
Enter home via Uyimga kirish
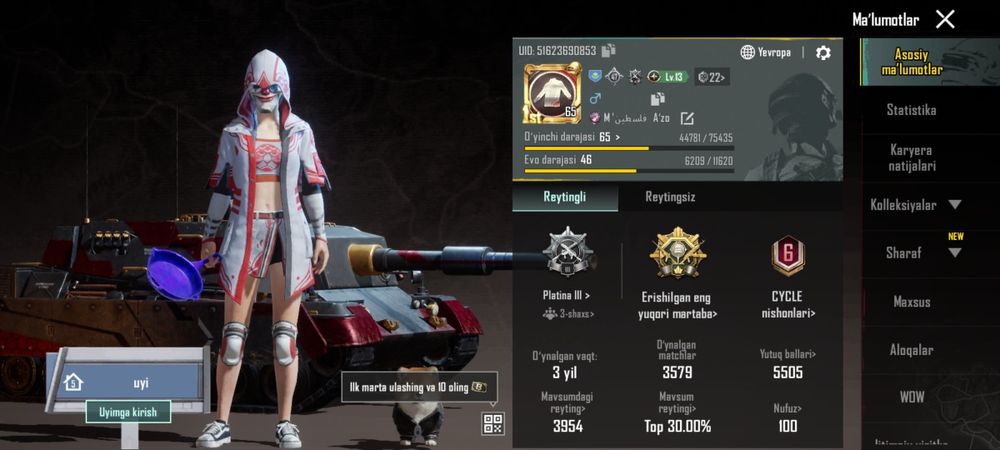[128, 411]
